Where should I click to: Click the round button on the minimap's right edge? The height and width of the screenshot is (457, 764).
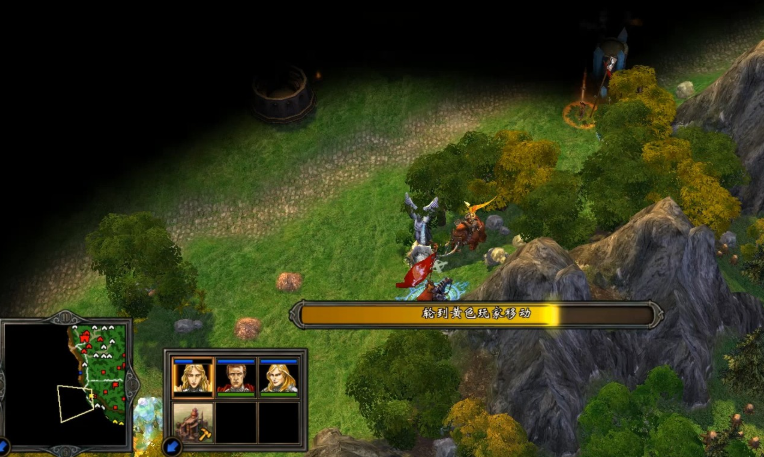click(x=132, y=385)
